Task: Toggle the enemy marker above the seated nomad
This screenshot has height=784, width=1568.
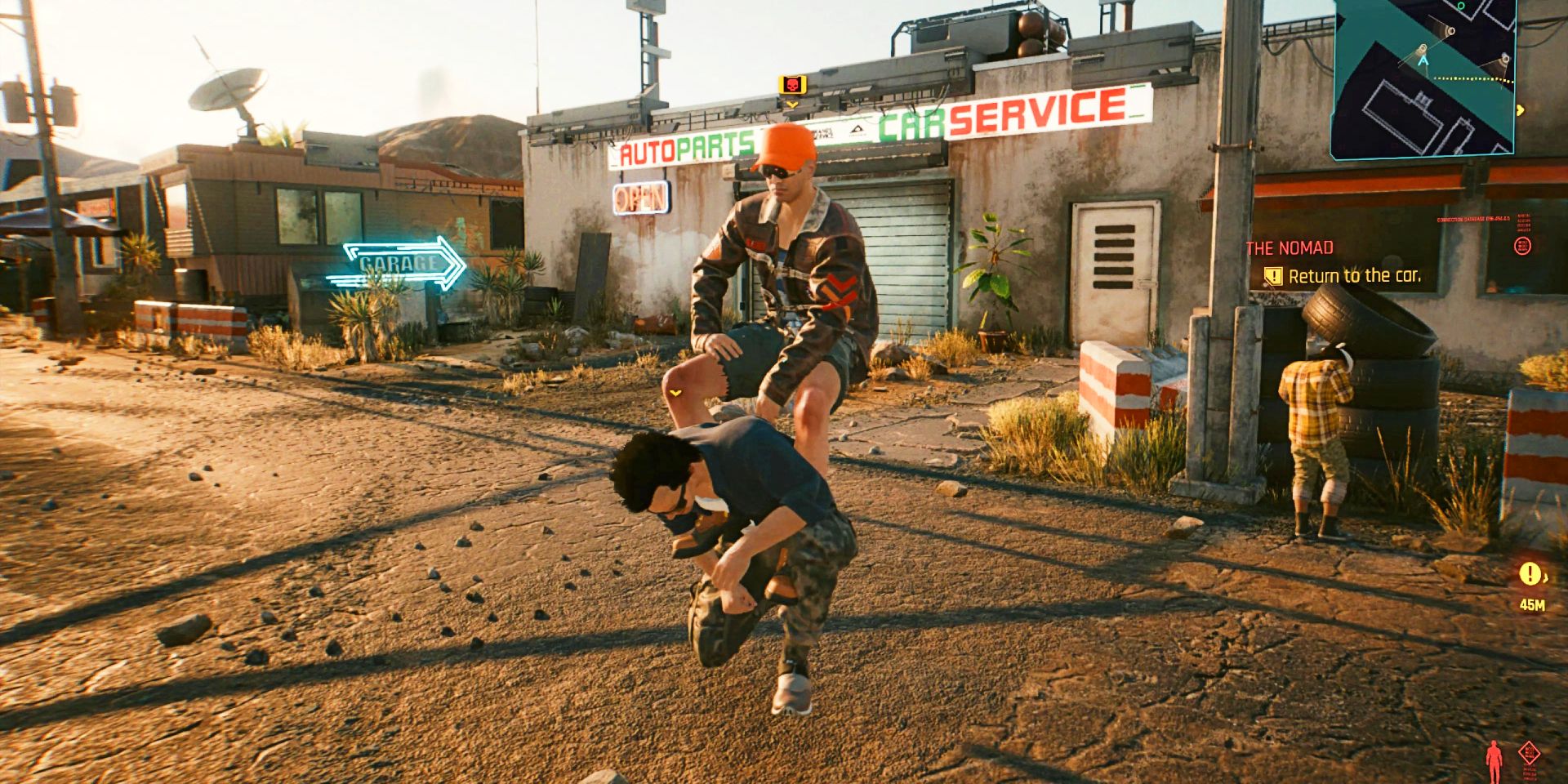Action: coord(793,83)
